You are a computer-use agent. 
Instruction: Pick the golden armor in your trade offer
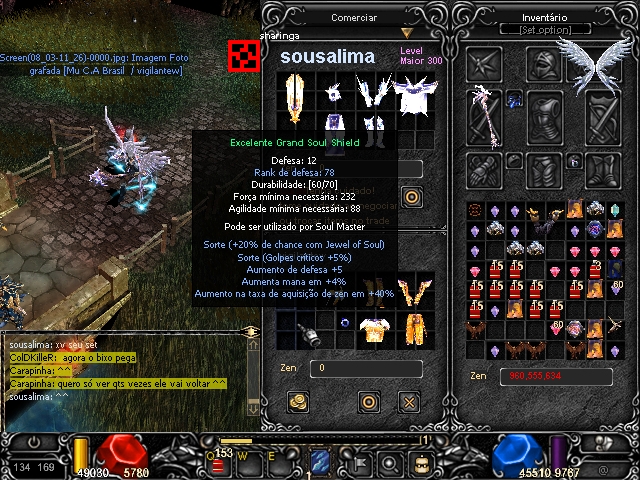point(376,328)
